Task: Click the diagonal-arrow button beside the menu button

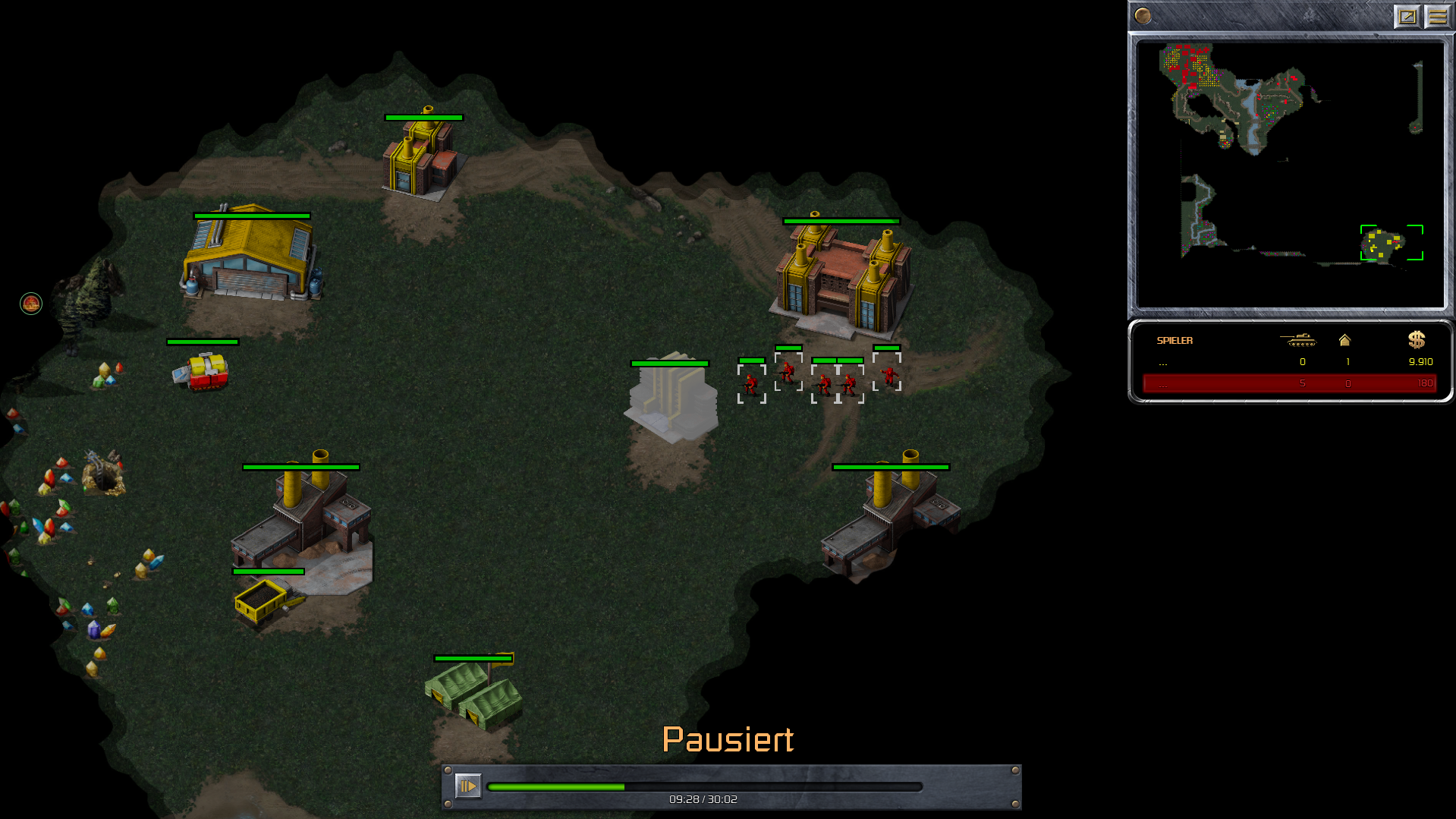Action: 1407,16
